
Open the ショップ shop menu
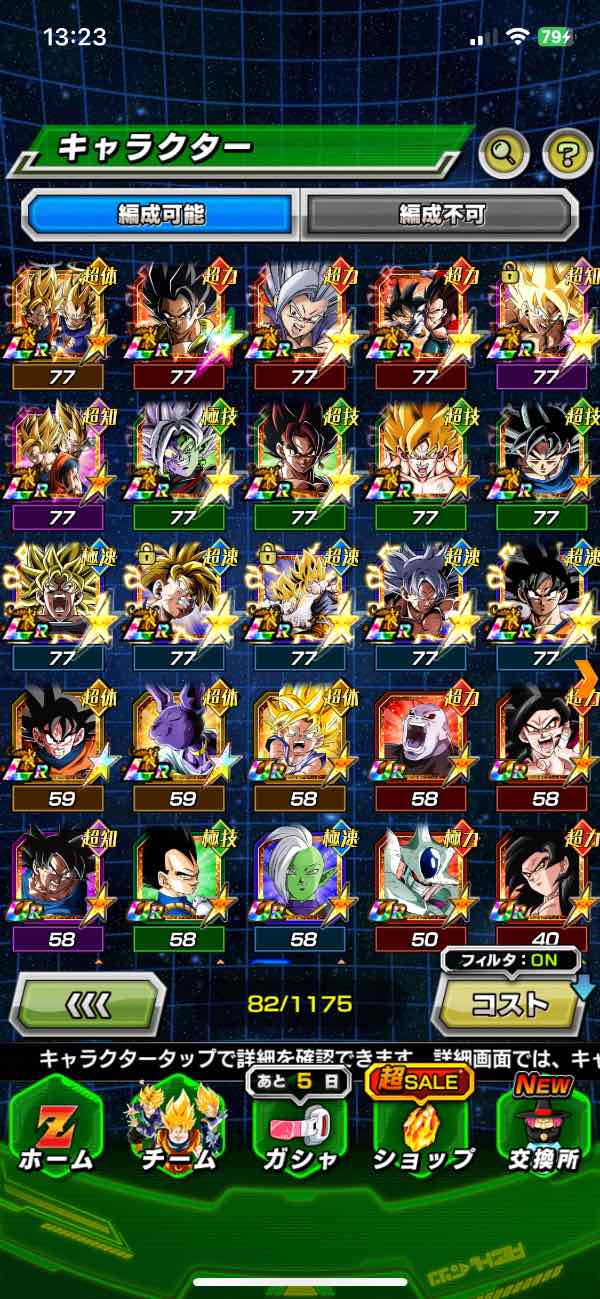[x=423, y=1125]
